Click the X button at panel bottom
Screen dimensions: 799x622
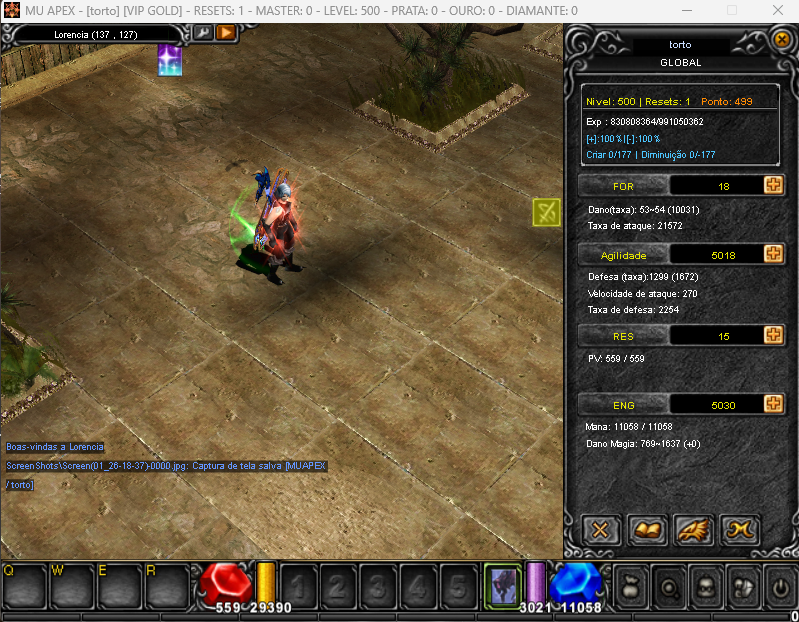coord(600,529)
